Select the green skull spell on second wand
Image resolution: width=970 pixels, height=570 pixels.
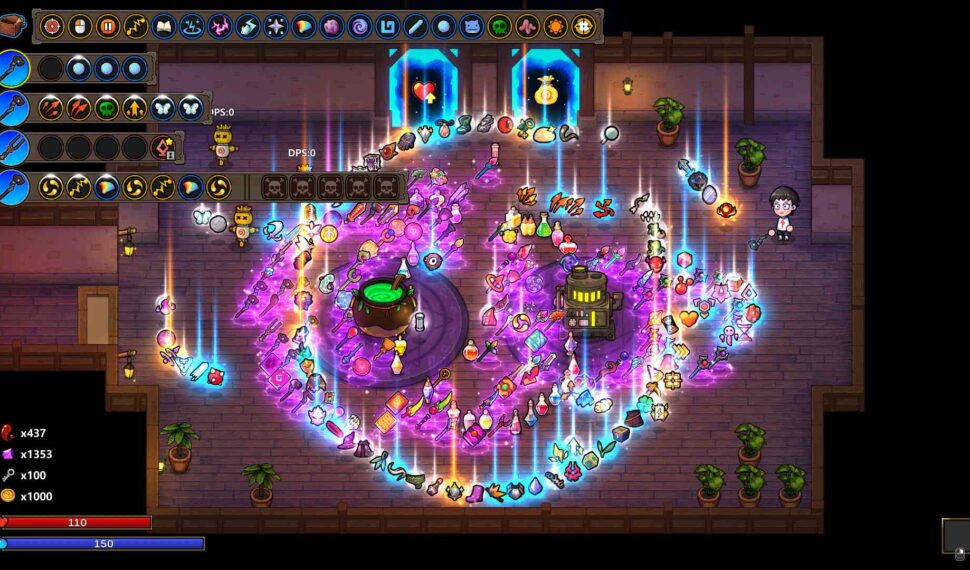107,107
